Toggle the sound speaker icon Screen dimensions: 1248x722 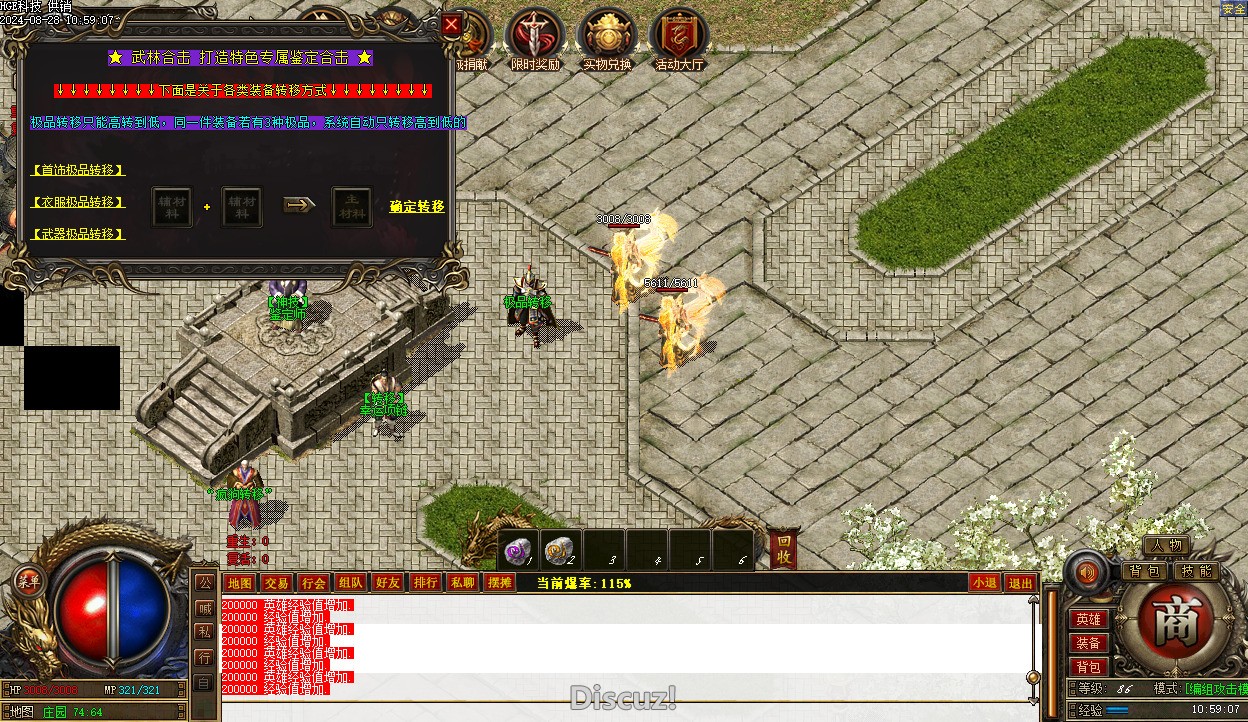pyautogui.click(x=1085, y=573)
